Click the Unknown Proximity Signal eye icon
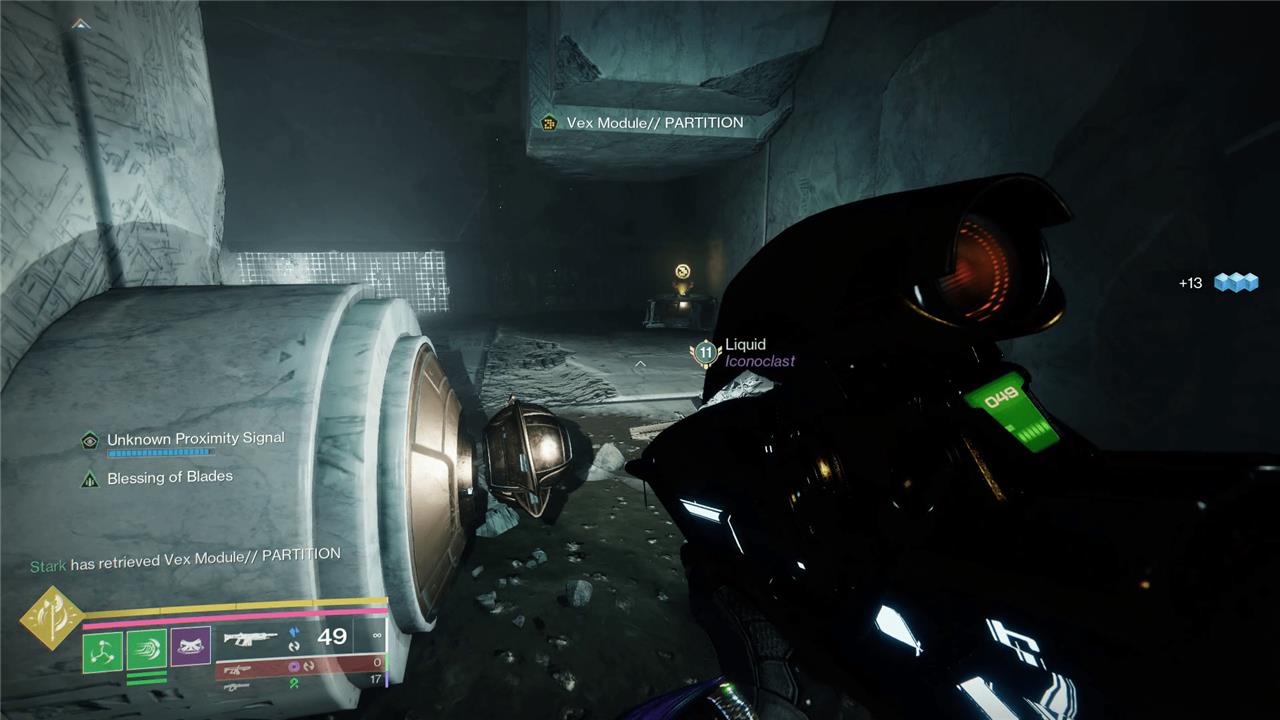Viewport: 1280px width, 720px height. tap(90, 440)
